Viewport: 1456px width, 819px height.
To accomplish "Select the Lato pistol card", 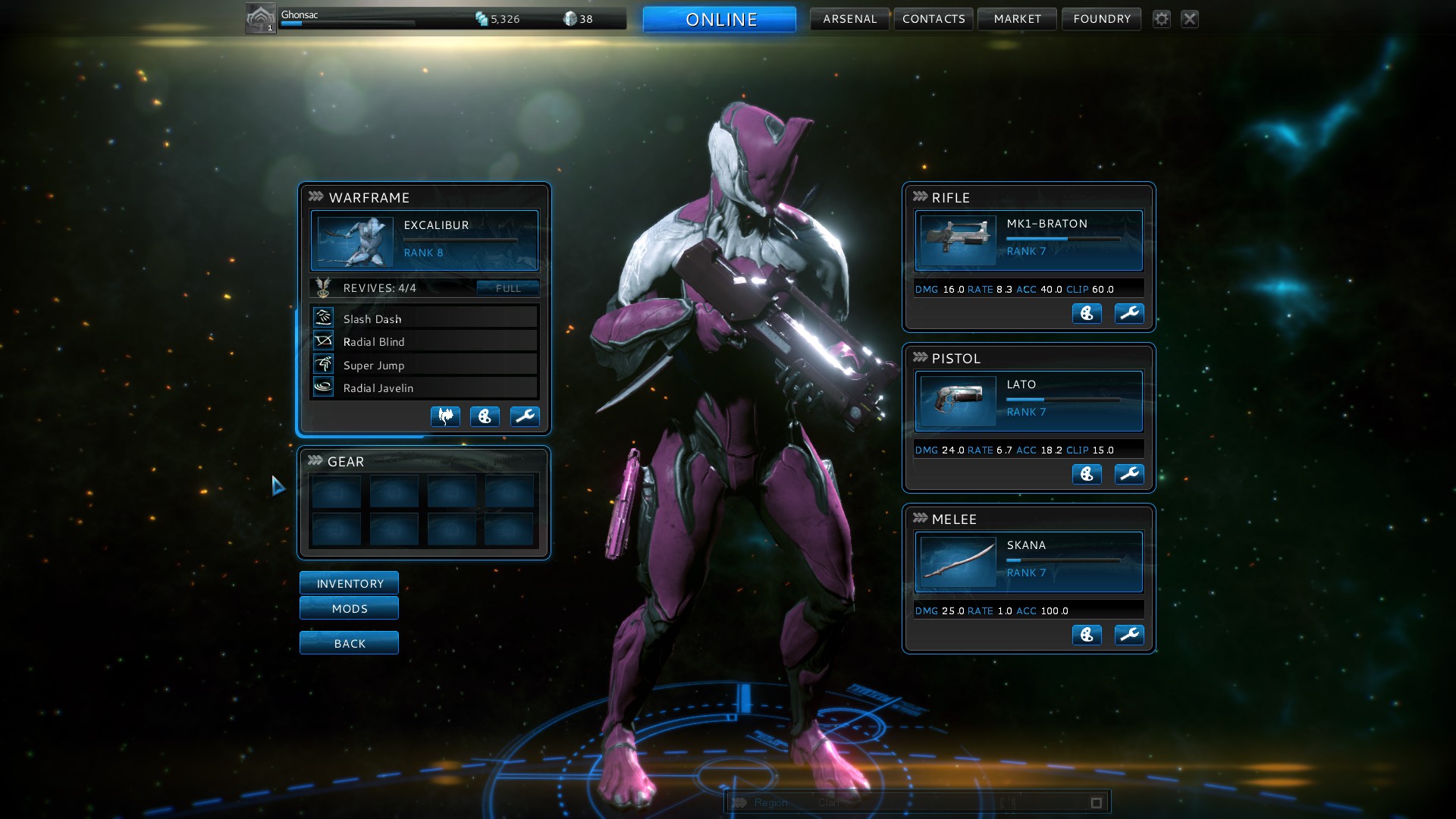I will (x=1028, y=401).
